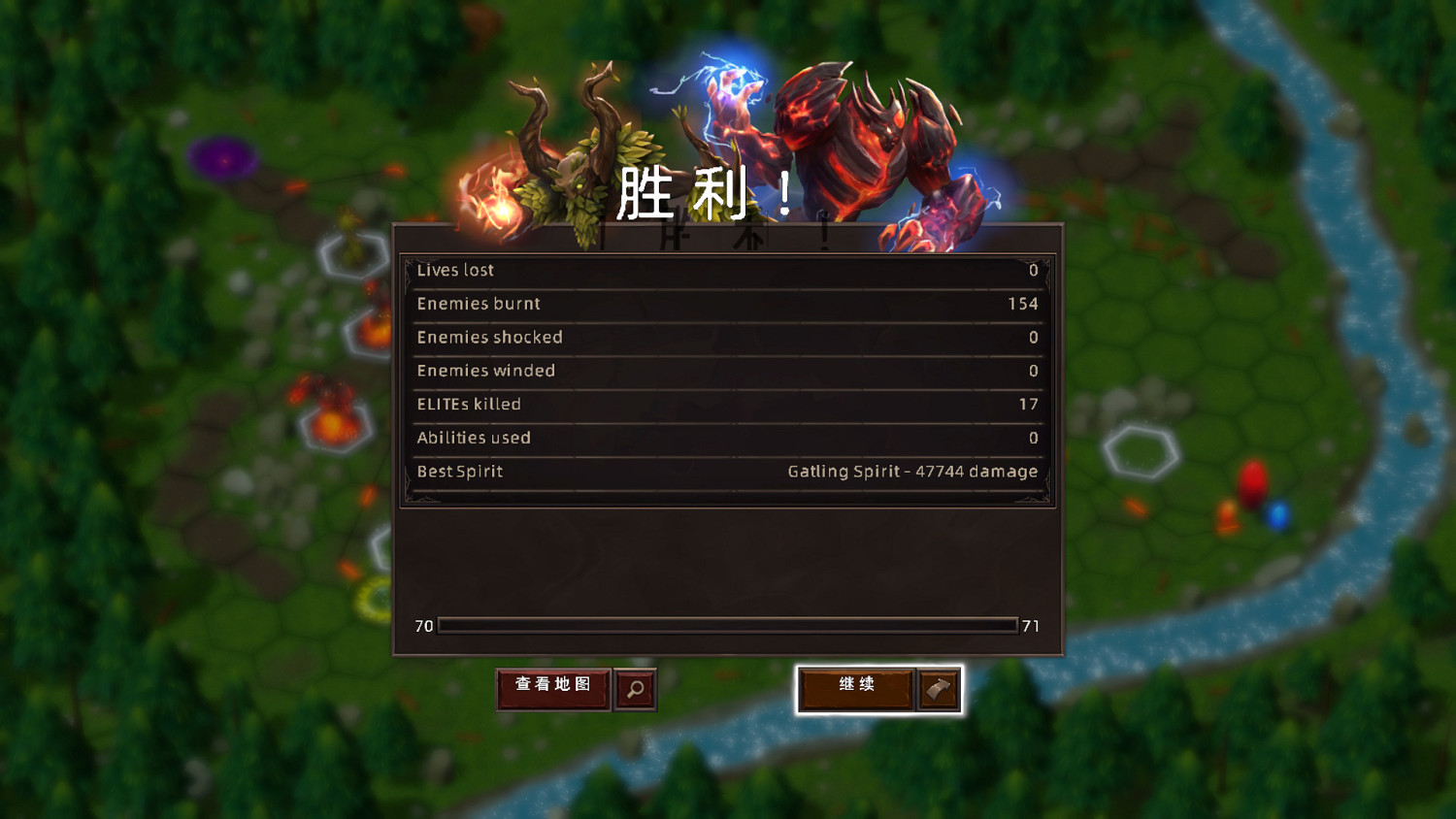
Task: Click the red gem marker on the map background
Action: coord(1251,483)
